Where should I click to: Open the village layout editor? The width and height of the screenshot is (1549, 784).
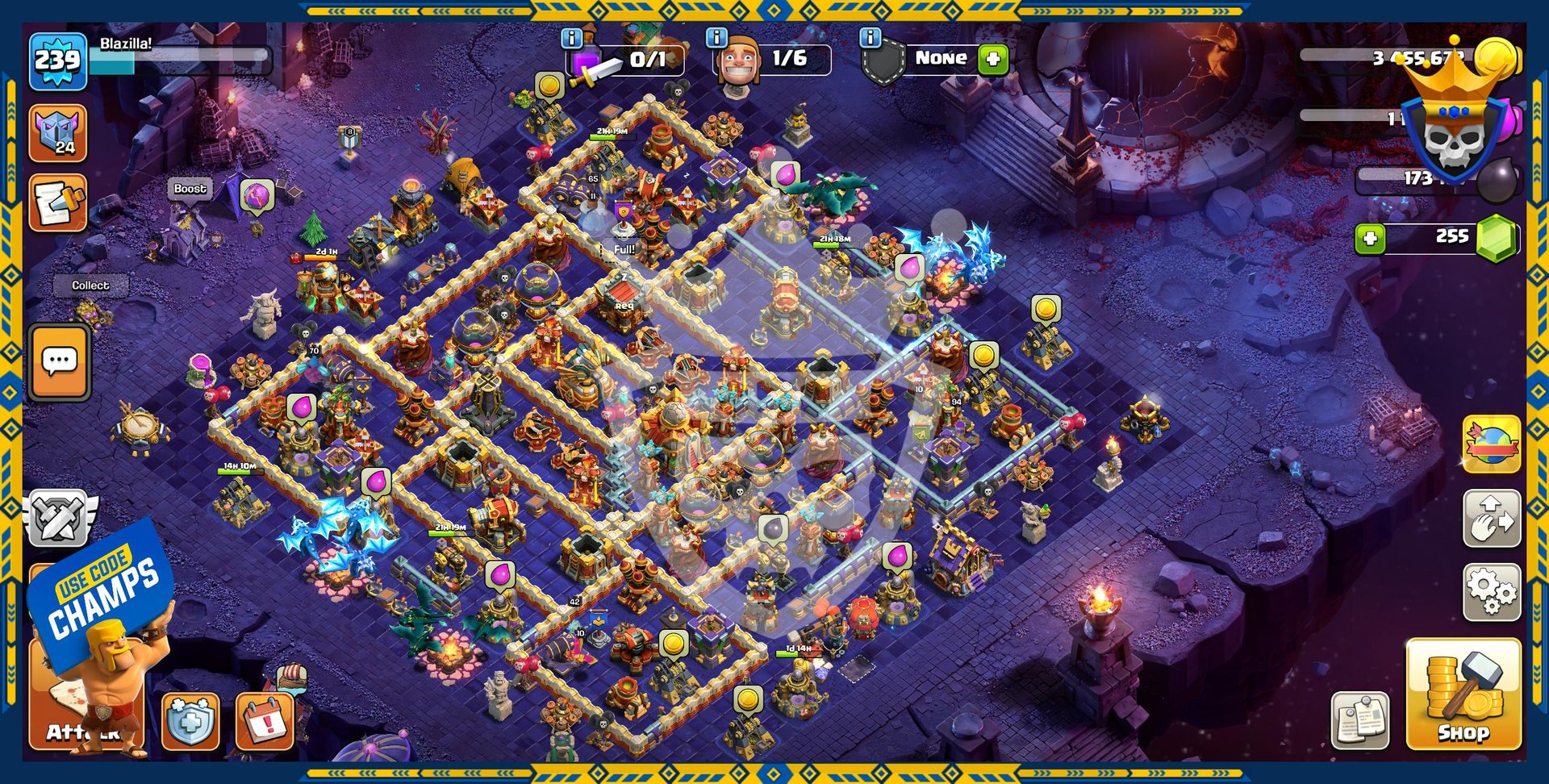[x=1492, y=518]
